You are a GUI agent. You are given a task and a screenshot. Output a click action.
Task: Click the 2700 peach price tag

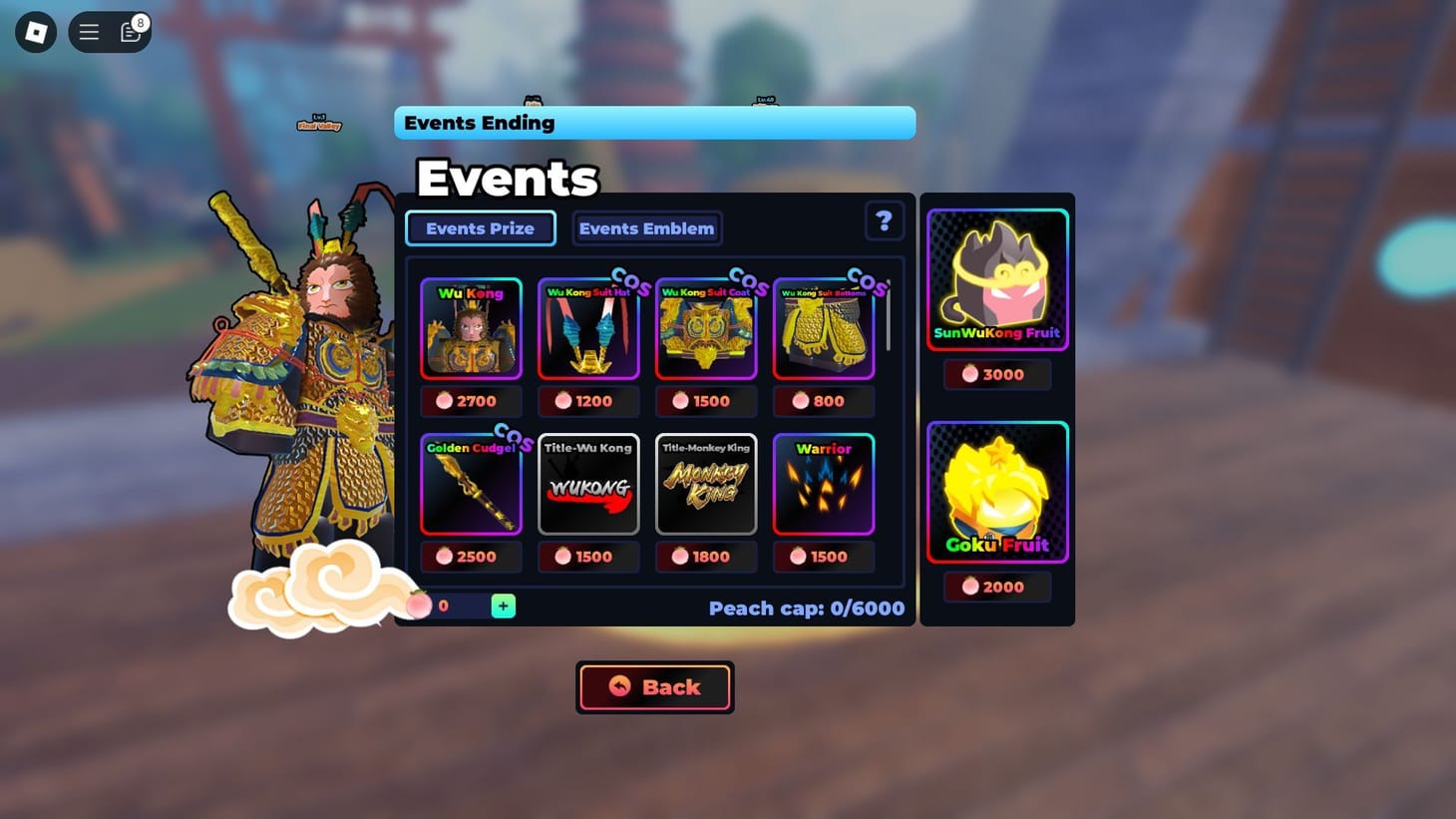pyautogui.click(x=471, y=400)
